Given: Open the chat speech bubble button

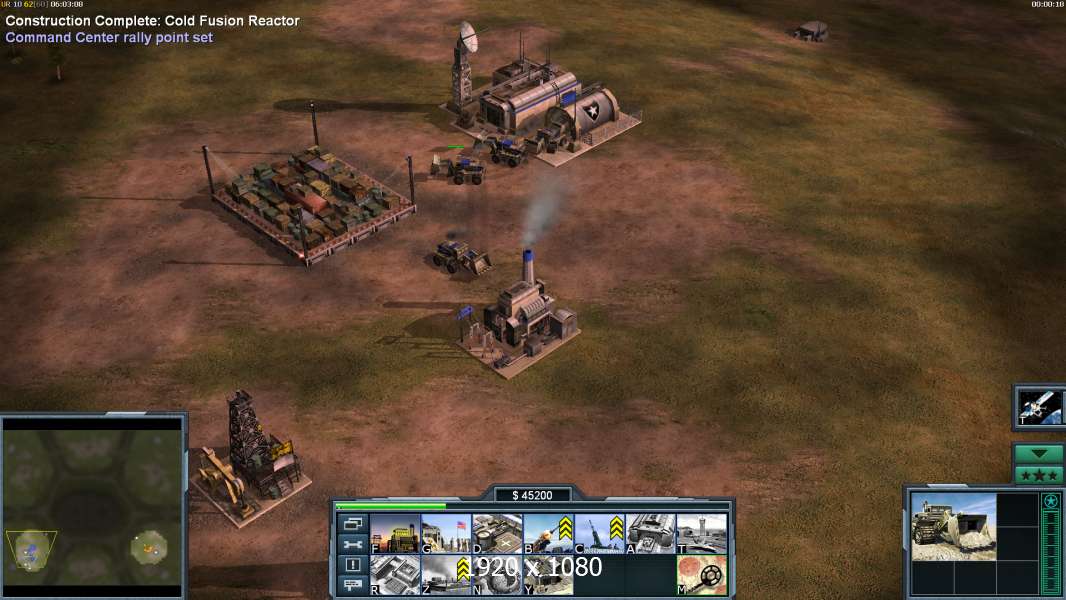Looking at the screenshot, I should click(352, 586).
